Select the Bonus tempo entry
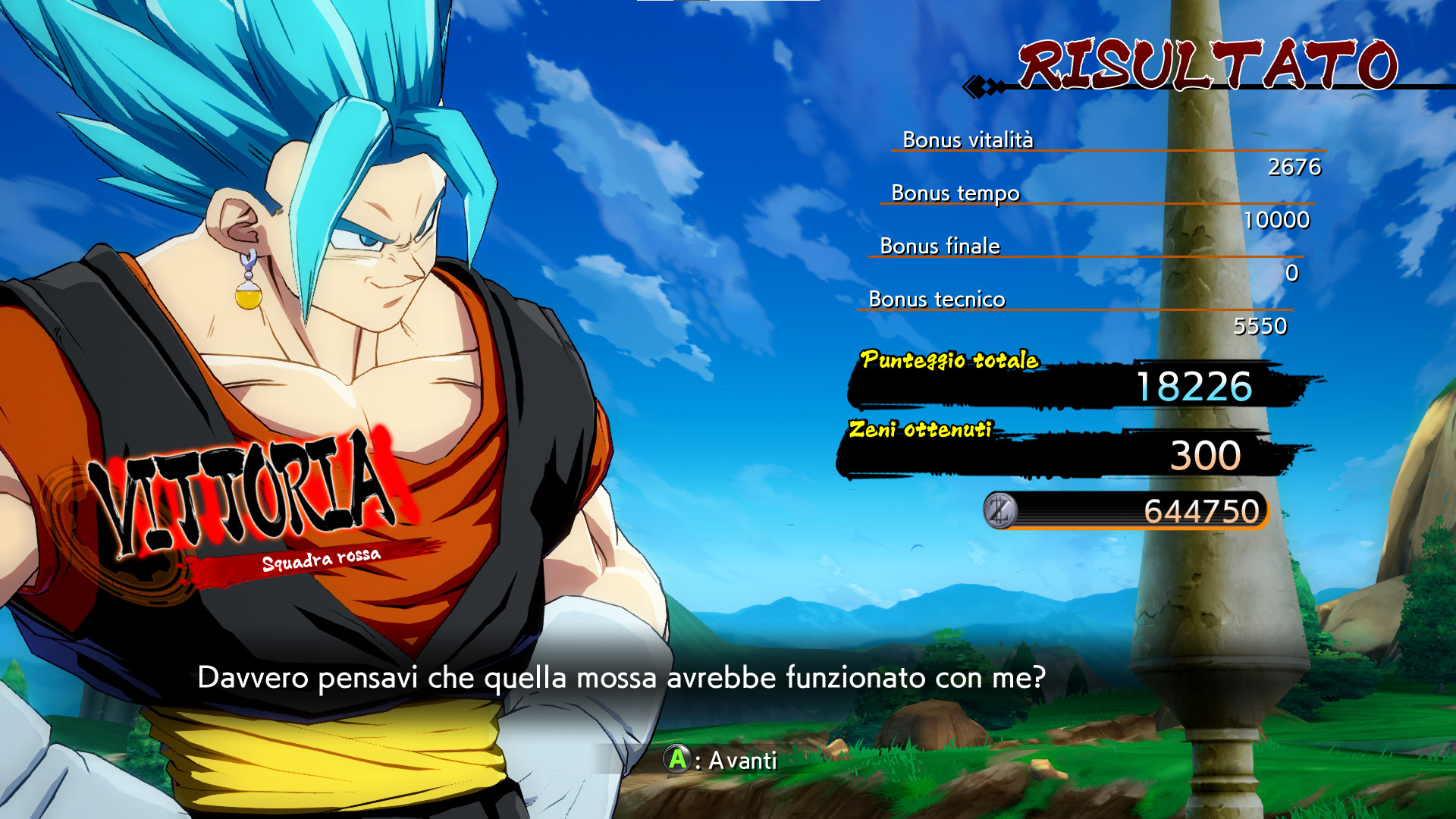 pyautogui.click(x=955, y=193)
